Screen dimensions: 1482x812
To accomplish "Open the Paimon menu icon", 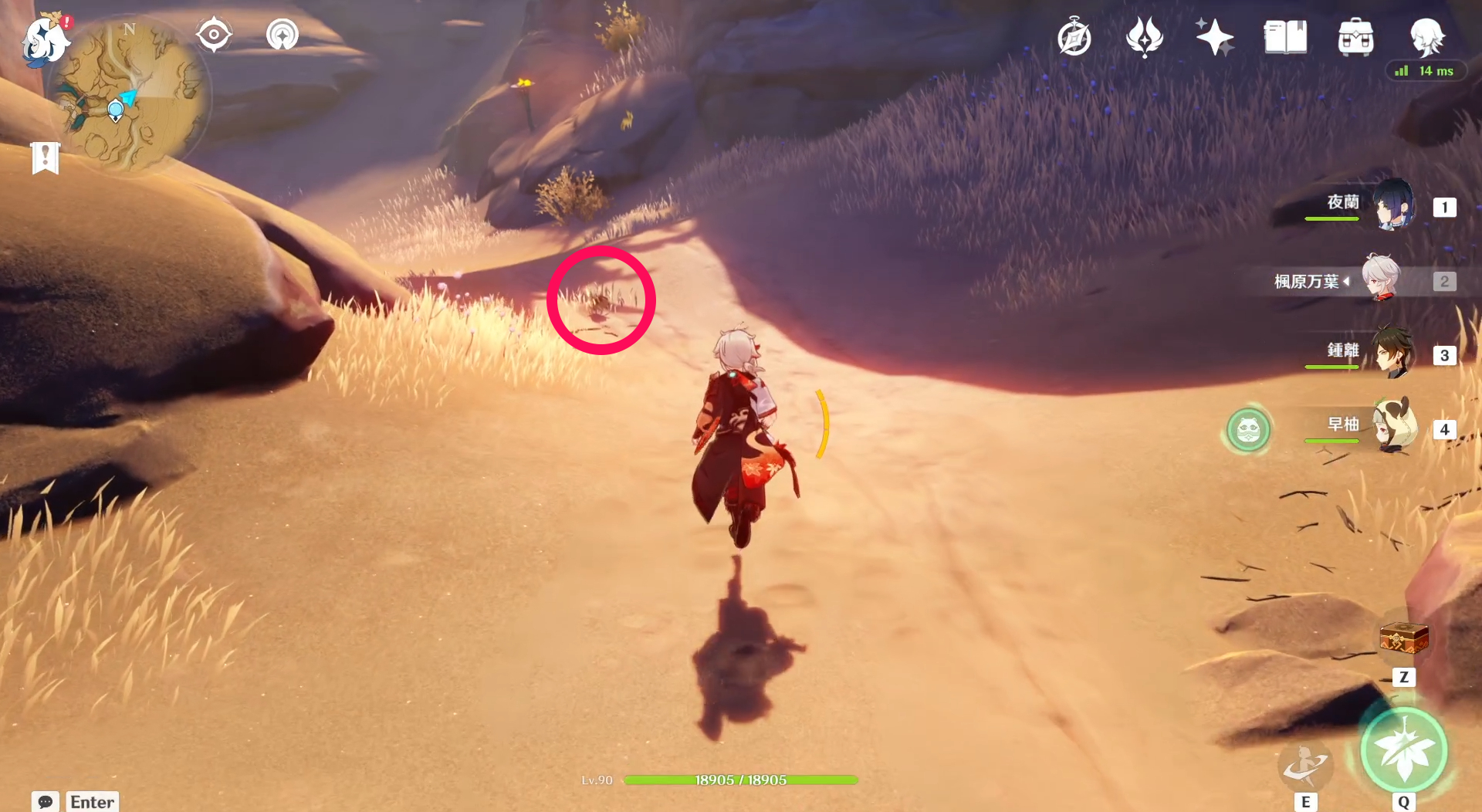I will coord(45,40).
